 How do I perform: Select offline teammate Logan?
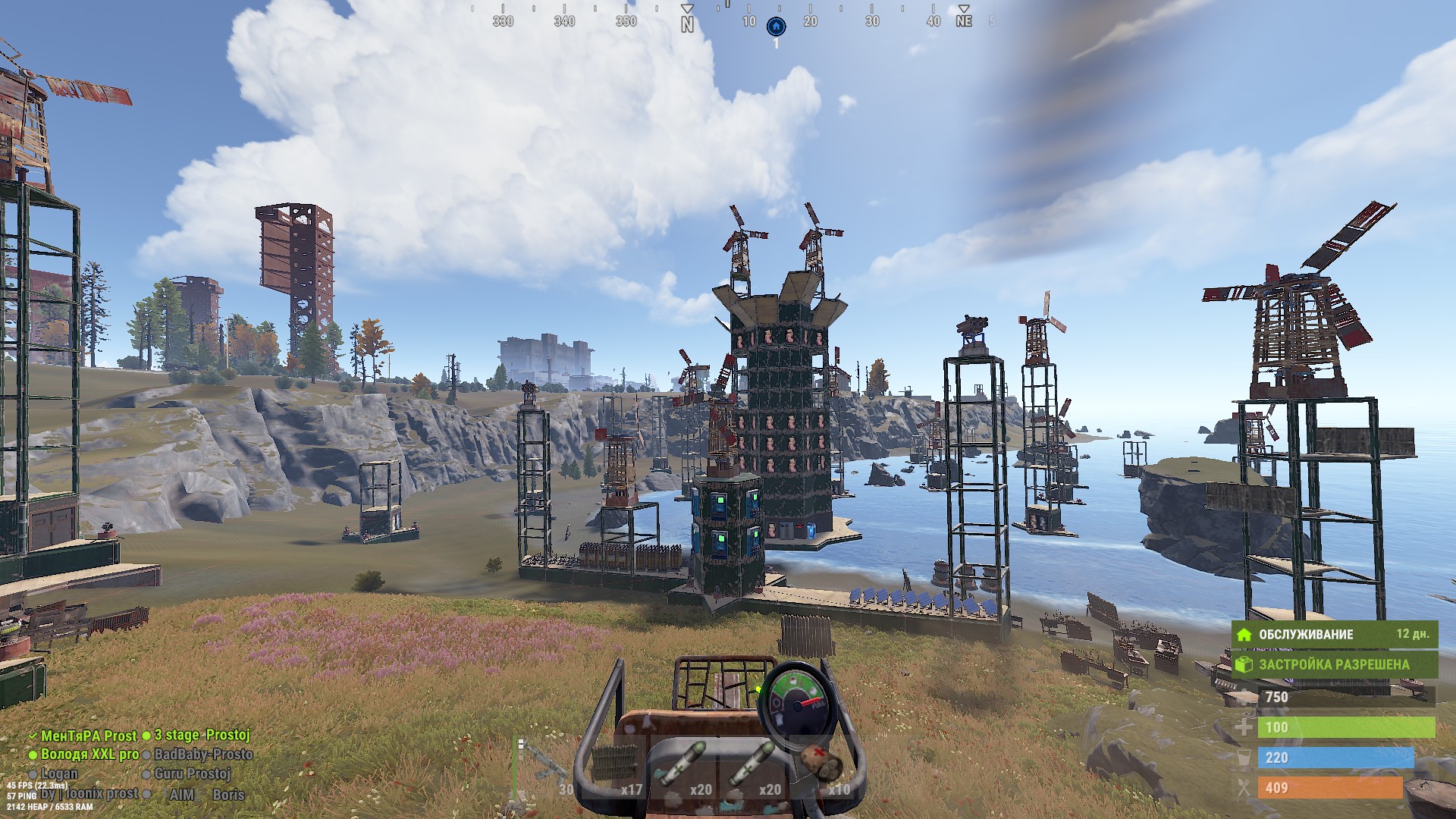coord(59,773)
